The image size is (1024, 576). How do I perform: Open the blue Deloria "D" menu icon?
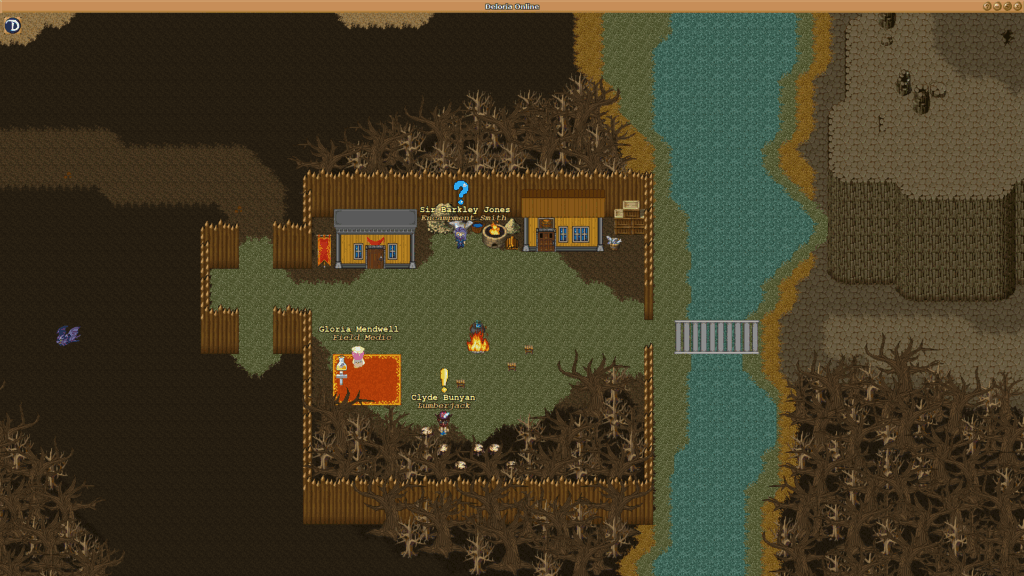click(x=12, y=25)
